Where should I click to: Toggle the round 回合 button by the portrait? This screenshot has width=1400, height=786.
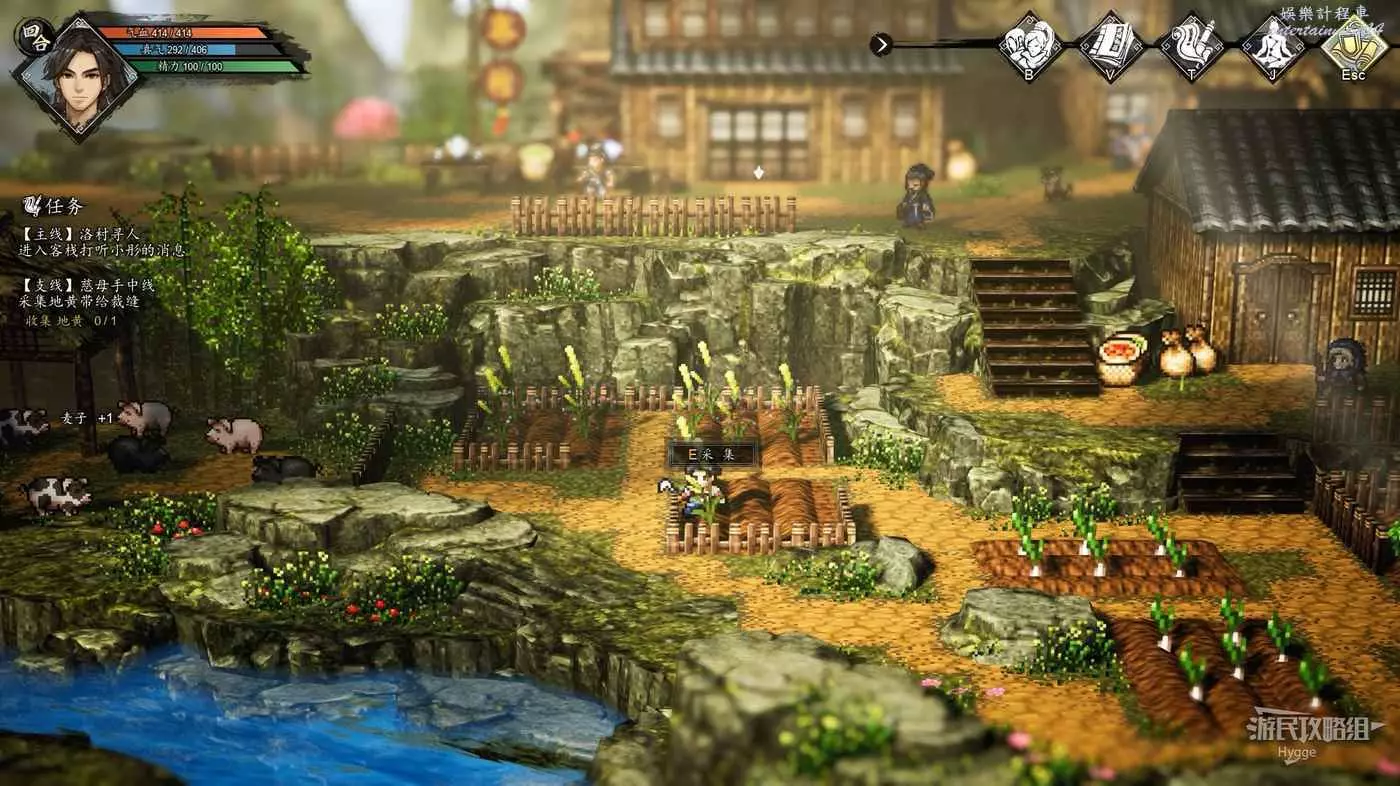tap(33, 35)
